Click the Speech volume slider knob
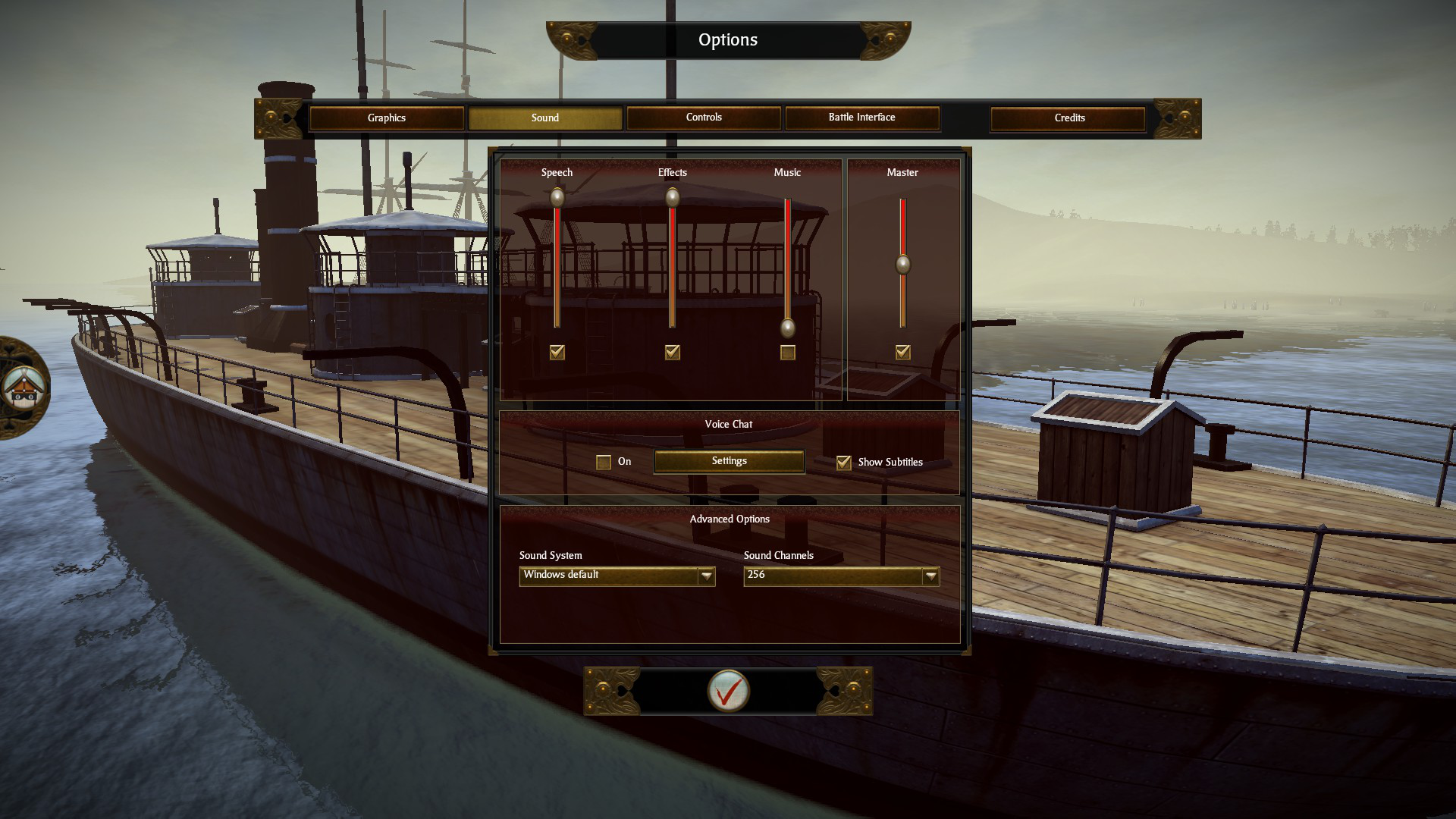Image resolution: width=1456 pixels, height=819 pixels. [x=557, y=198]
